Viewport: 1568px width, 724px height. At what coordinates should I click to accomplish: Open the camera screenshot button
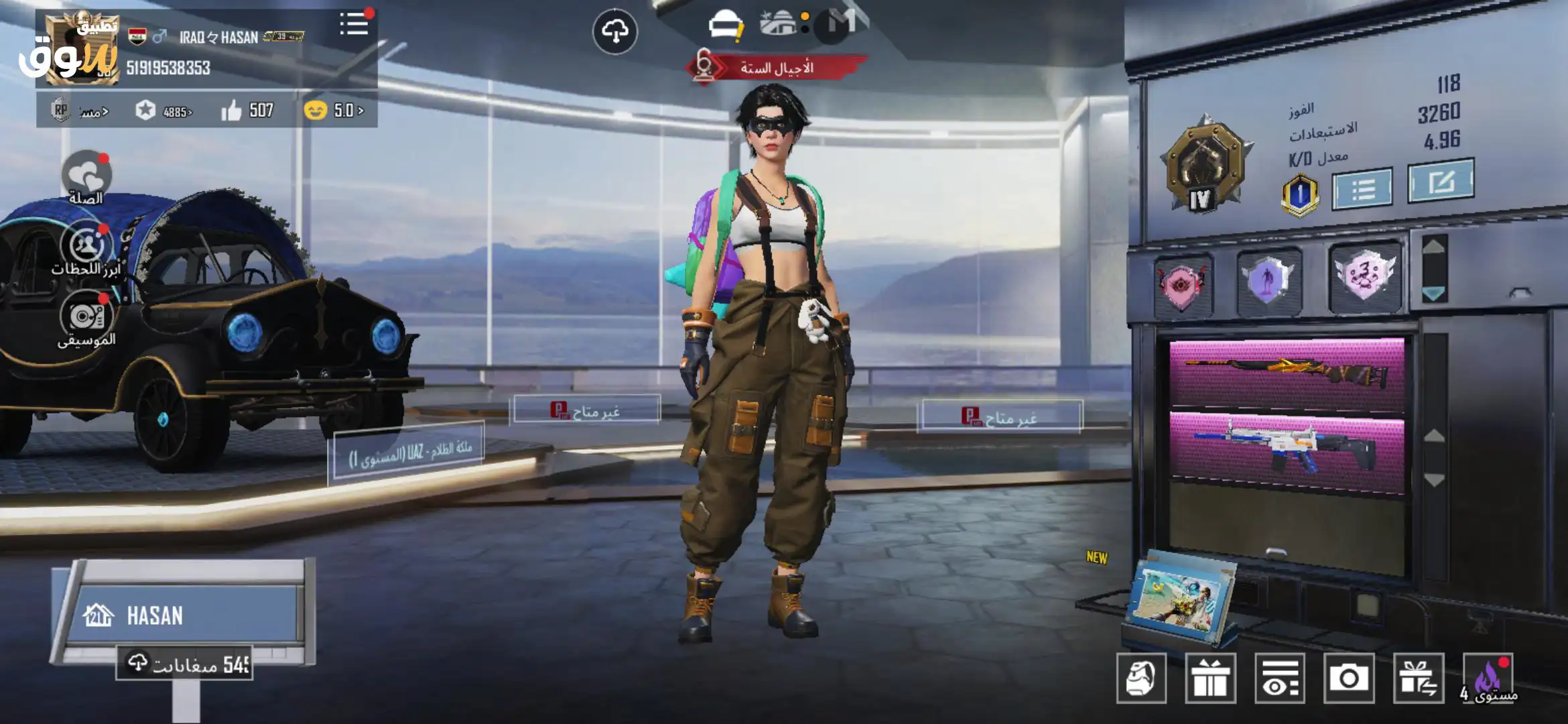coord(1348,678)
